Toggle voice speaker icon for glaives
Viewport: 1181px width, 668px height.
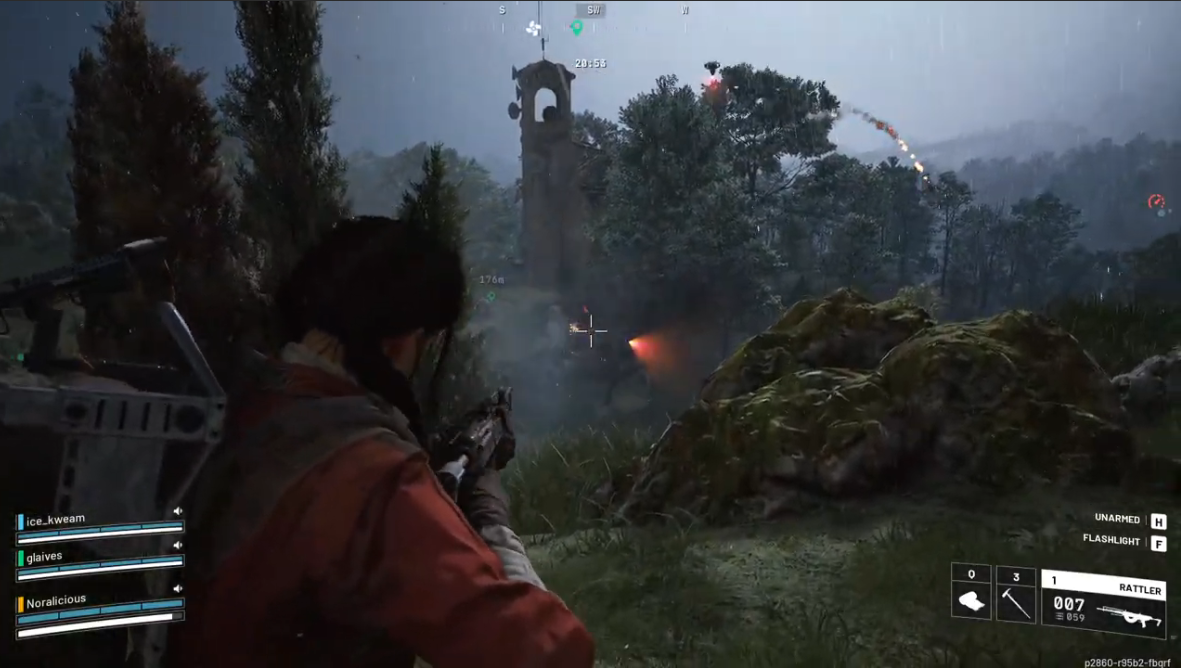pyautogui.click(x=177, y=546)
